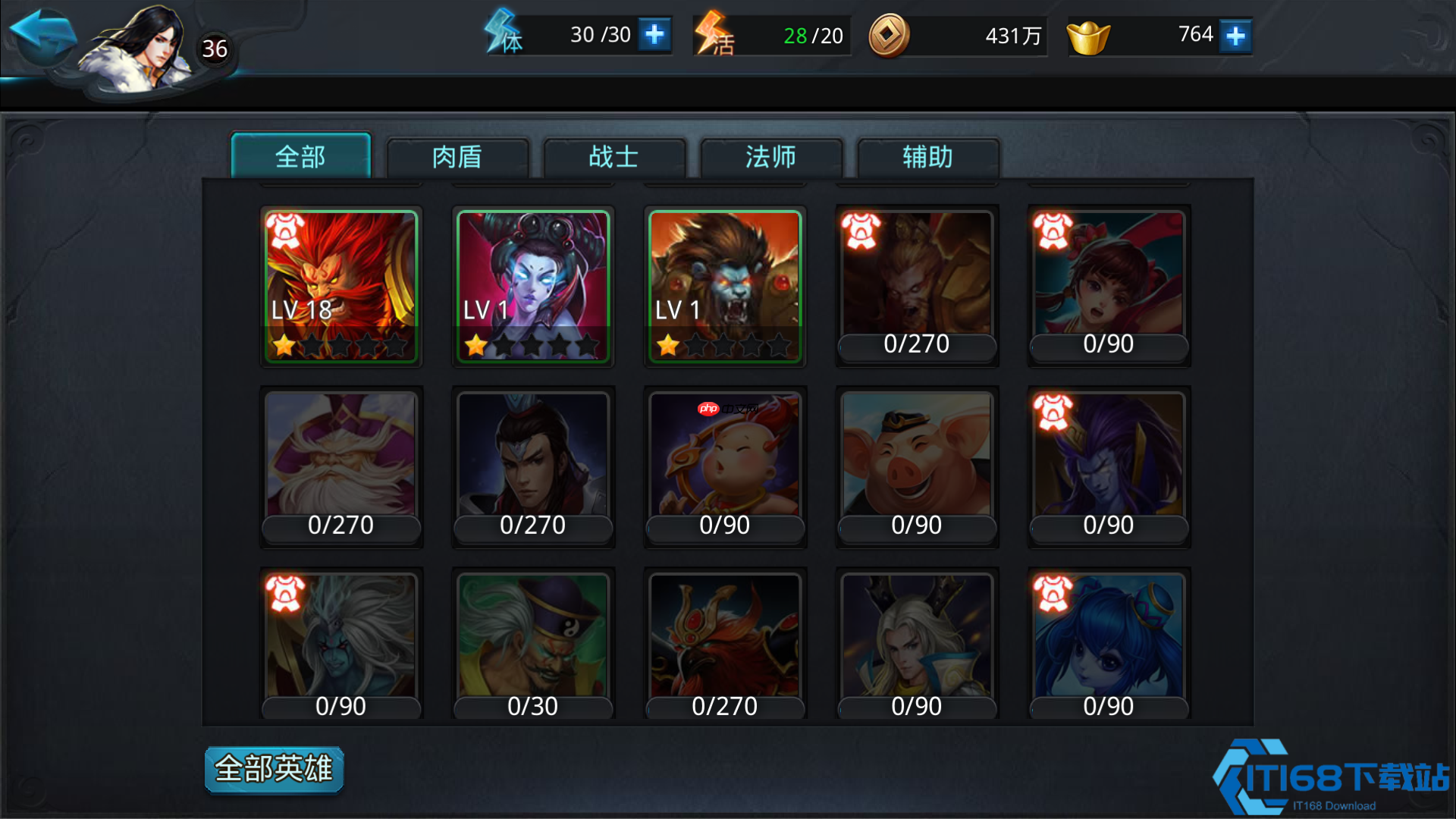Go back with the blue arrow

pos(42,36)
